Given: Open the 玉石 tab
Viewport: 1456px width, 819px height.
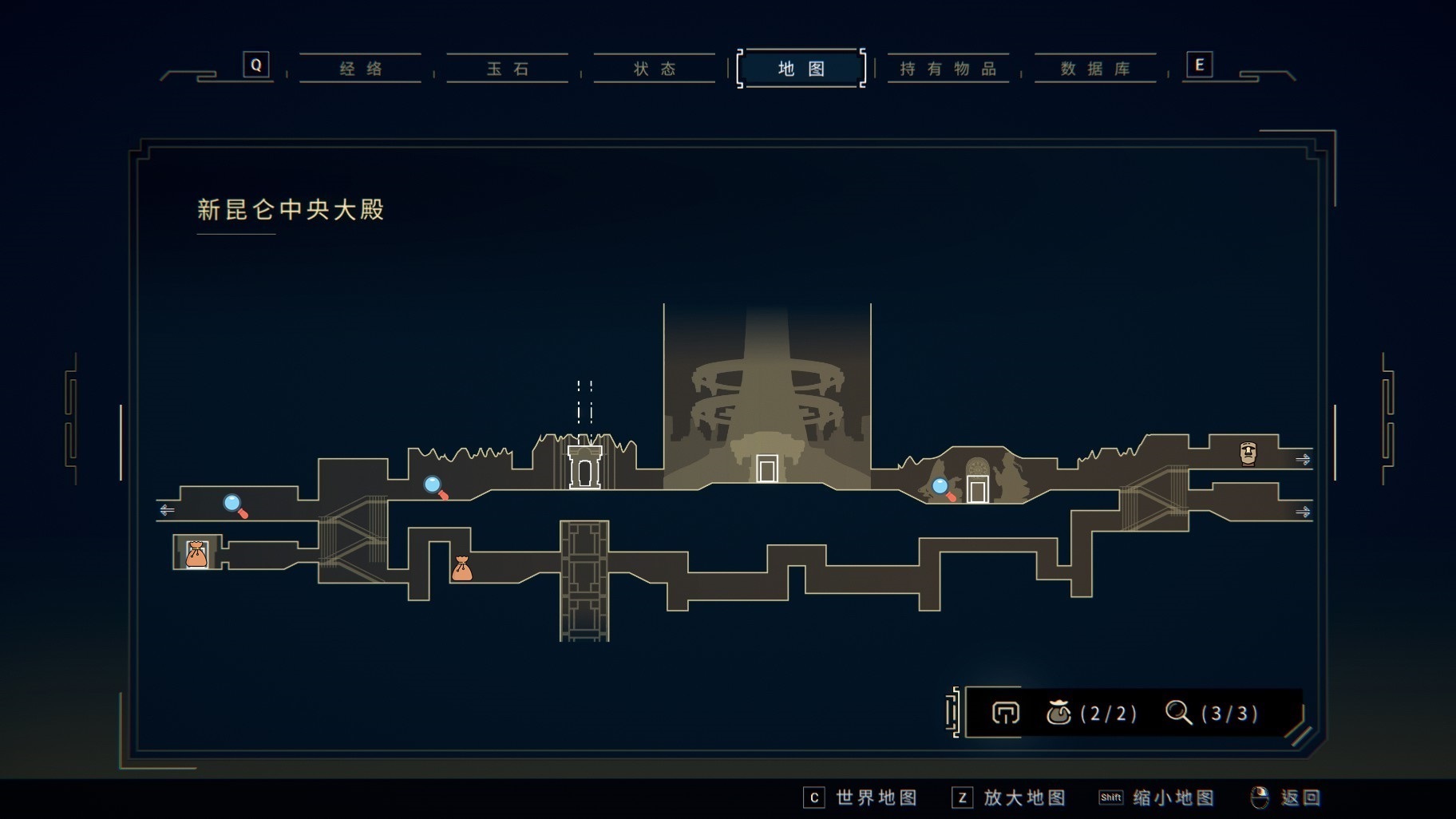Looking at the screenshot, I should 508,69.
